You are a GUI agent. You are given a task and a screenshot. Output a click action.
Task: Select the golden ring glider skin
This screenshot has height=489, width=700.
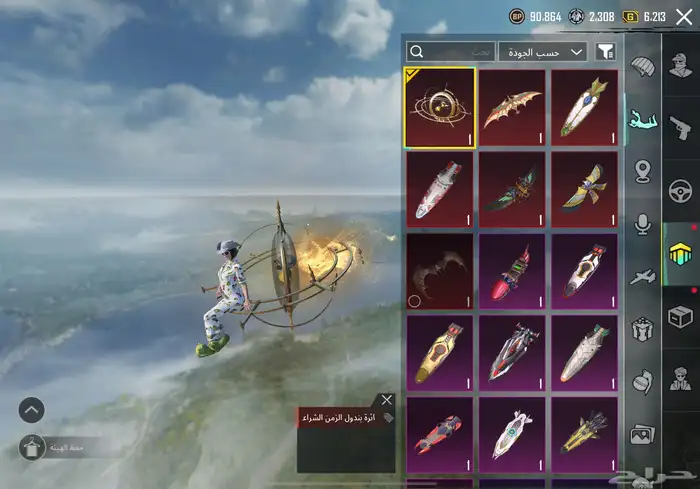coord(440,107)
